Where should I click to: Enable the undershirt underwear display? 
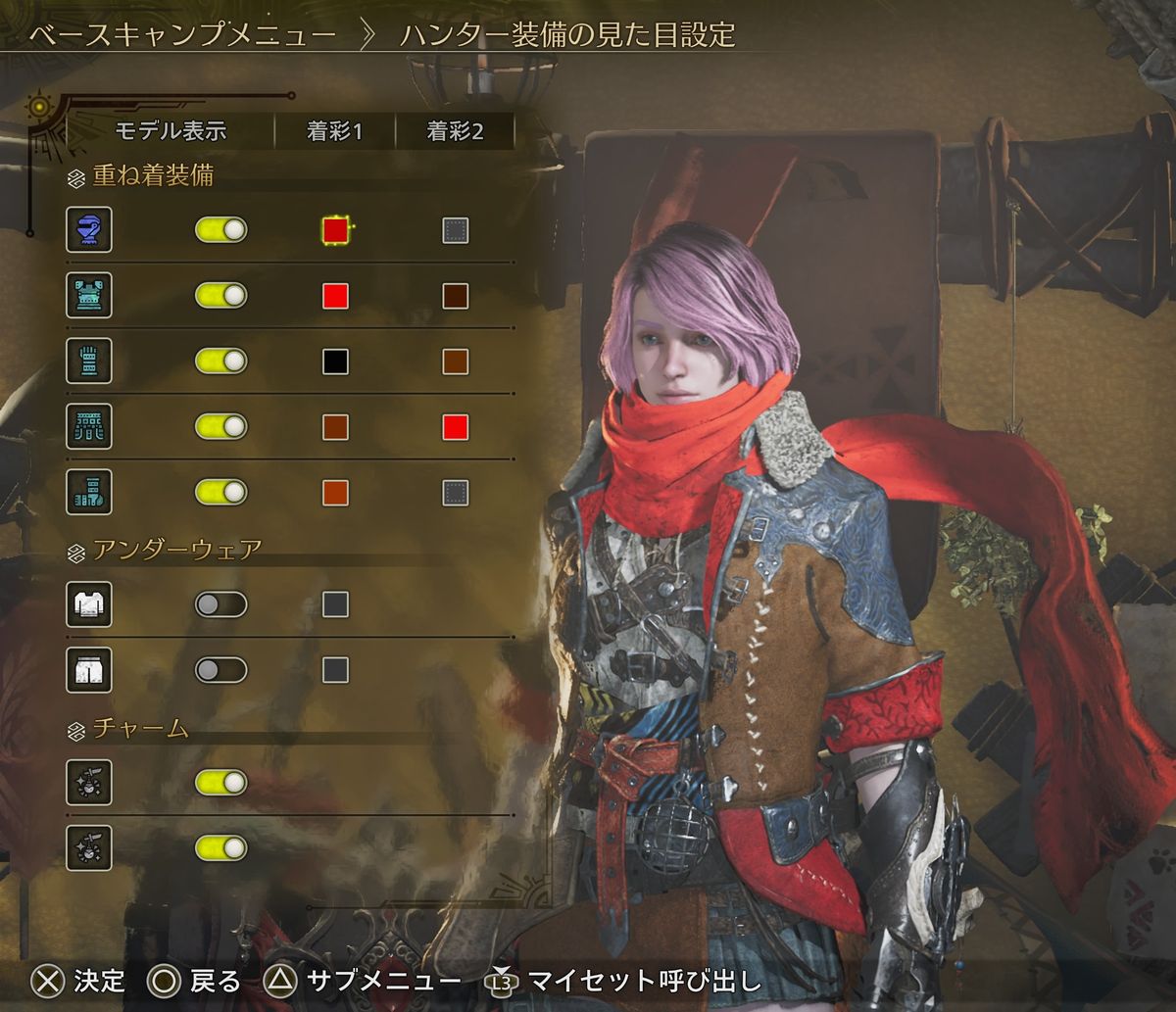coord(220,604)
